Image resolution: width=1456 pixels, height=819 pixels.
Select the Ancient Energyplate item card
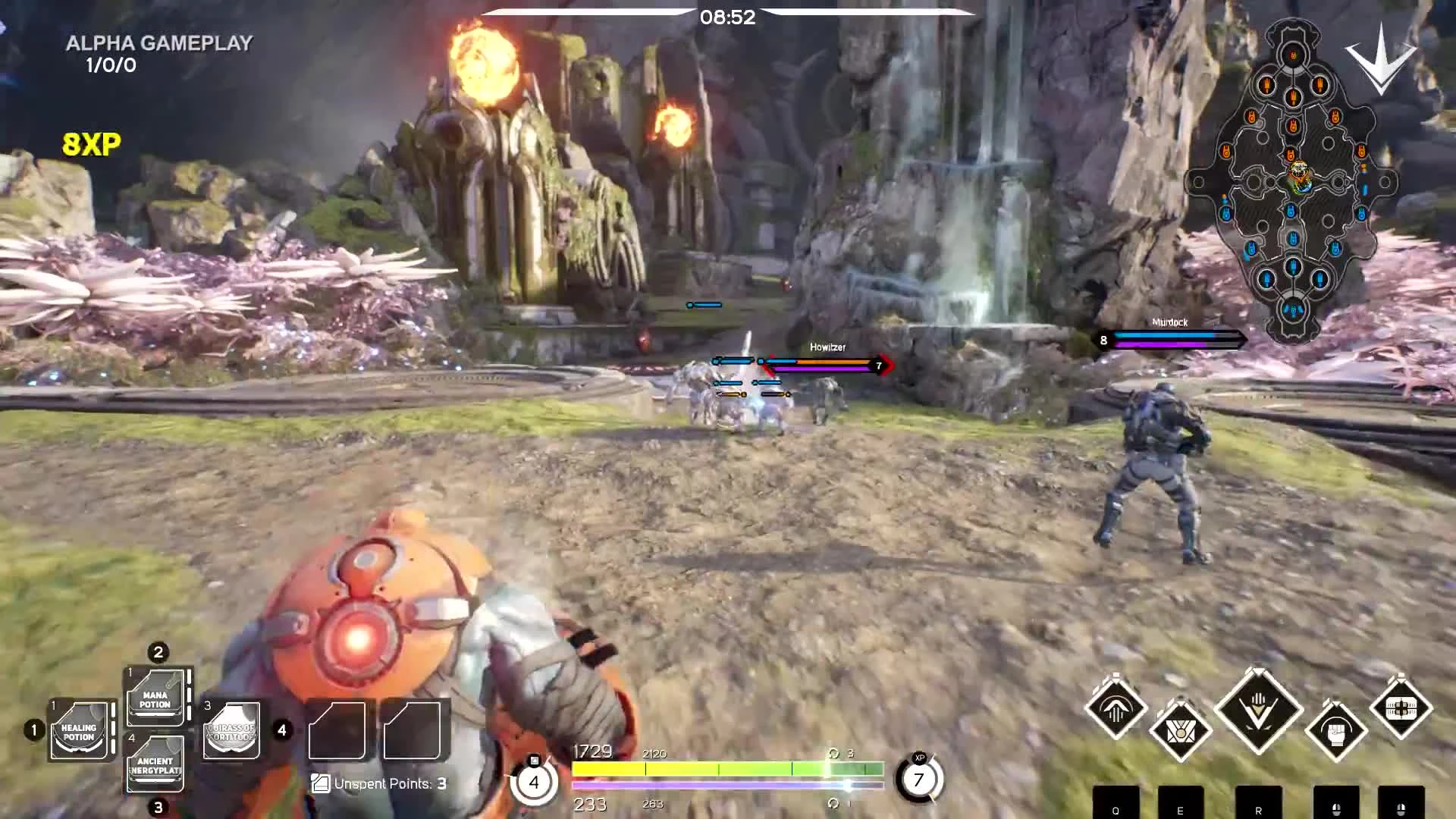coord(155,766)
